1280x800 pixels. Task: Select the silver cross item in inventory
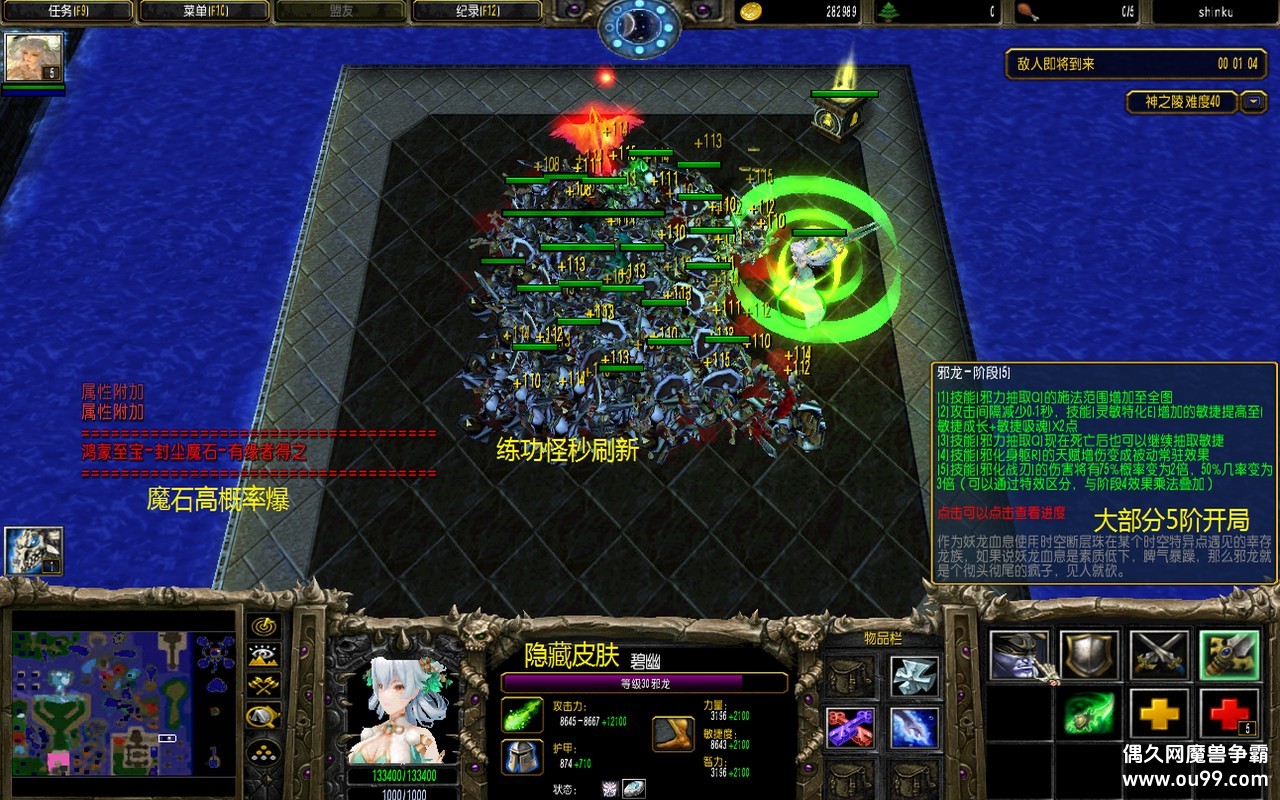tap(914, 676)
